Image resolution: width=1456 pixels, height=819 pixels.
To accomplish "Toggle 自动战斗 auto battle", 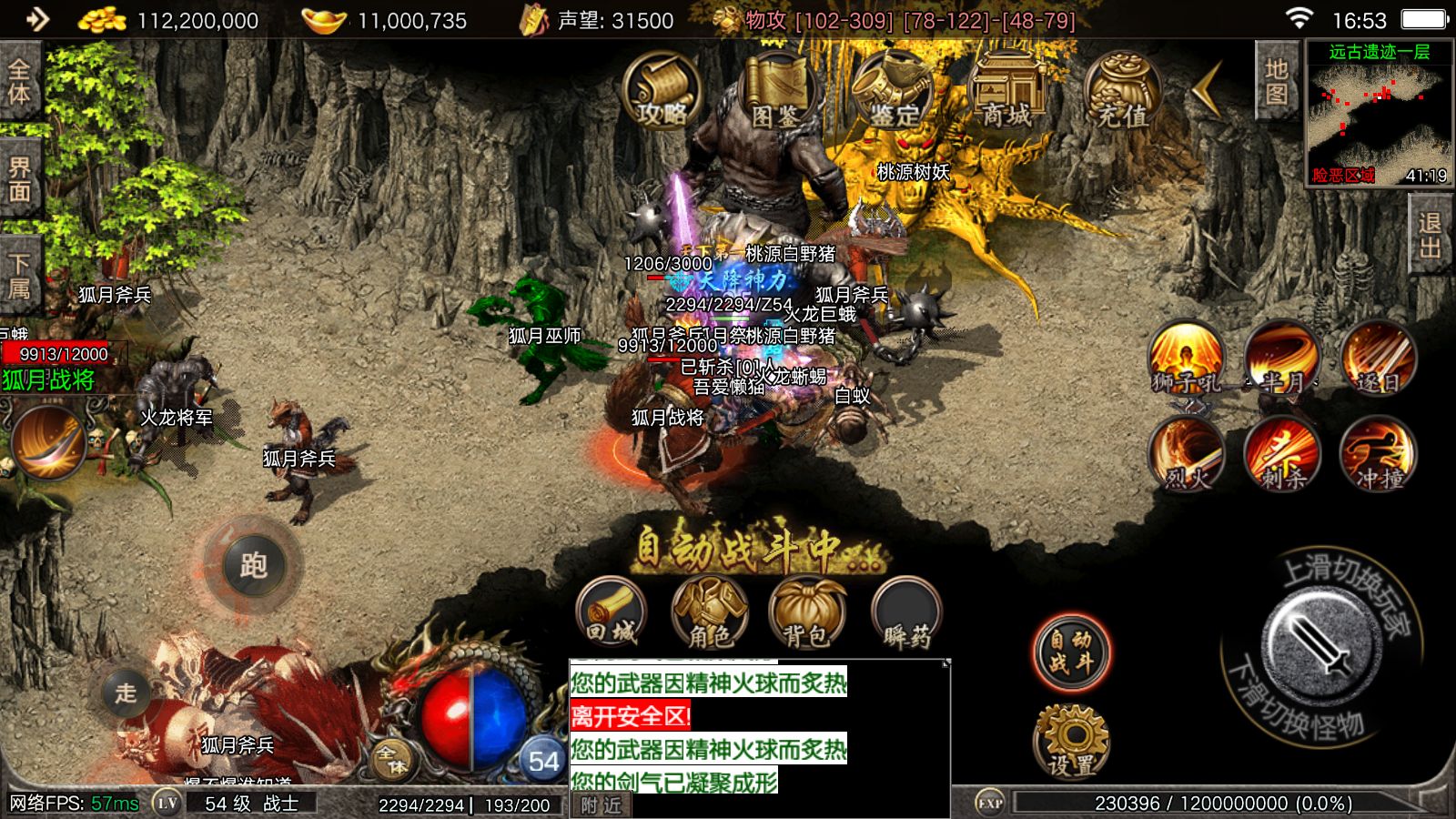I will 1072,652.
